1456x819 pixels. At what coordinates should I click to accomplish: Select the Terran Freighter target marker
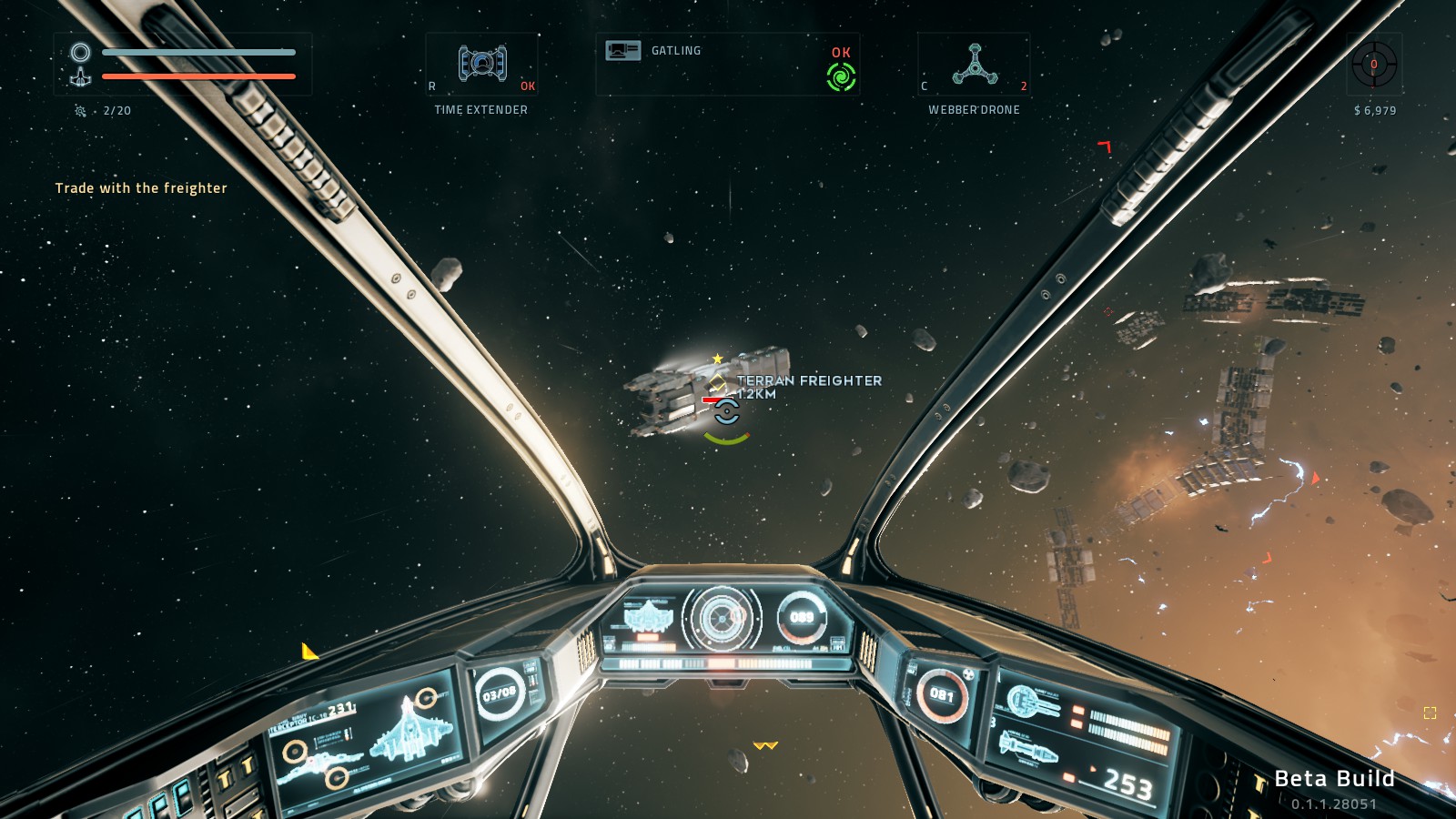coord(726,411)
